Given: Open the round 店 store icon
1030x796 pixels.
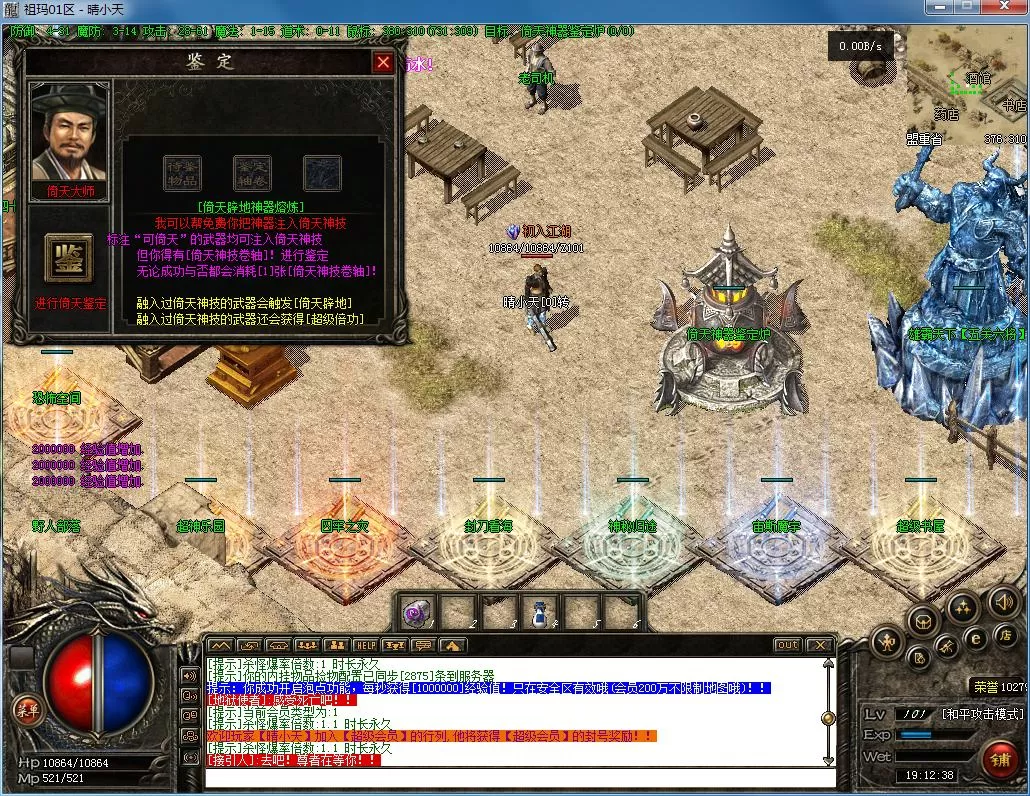Looking at the screenshot, I should pos(1004,635).
